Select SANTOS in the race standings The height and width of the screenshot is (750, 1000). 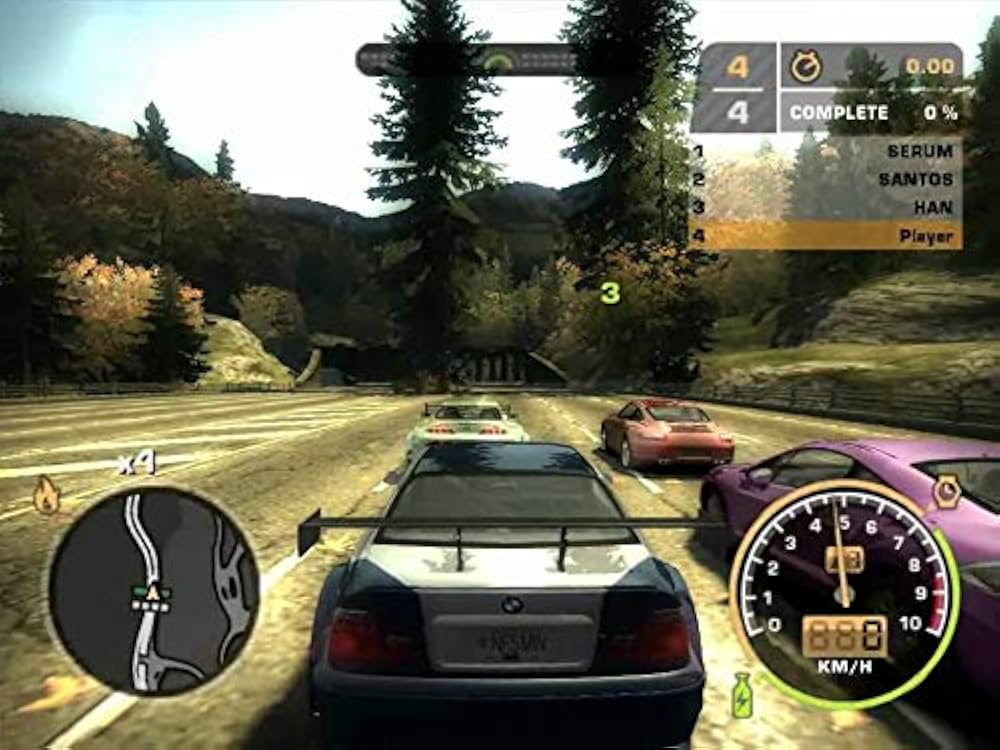point(826,180)
